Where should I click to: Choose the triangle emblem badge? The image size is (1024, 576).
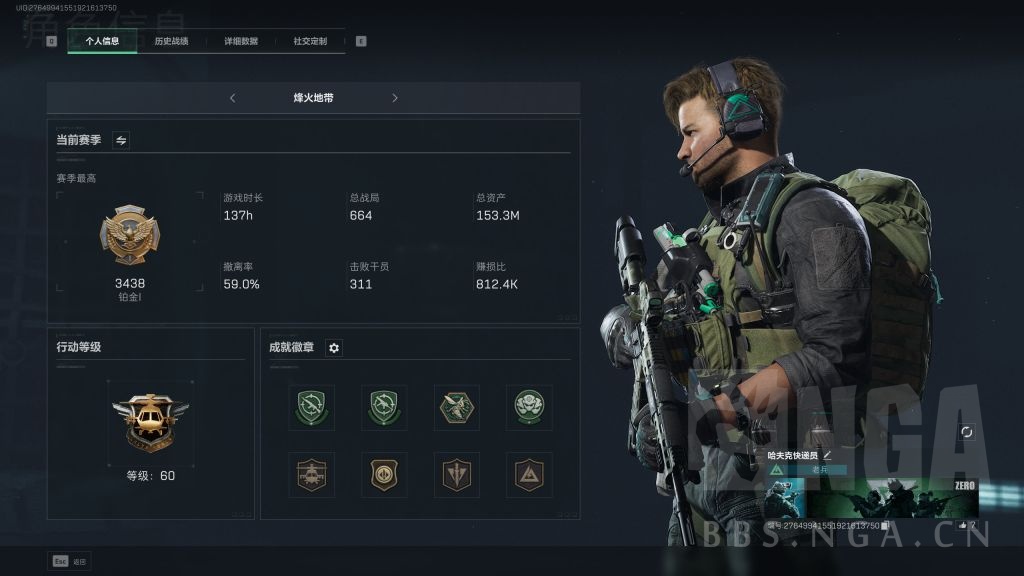pyautogui.click(x=529, y=475)
